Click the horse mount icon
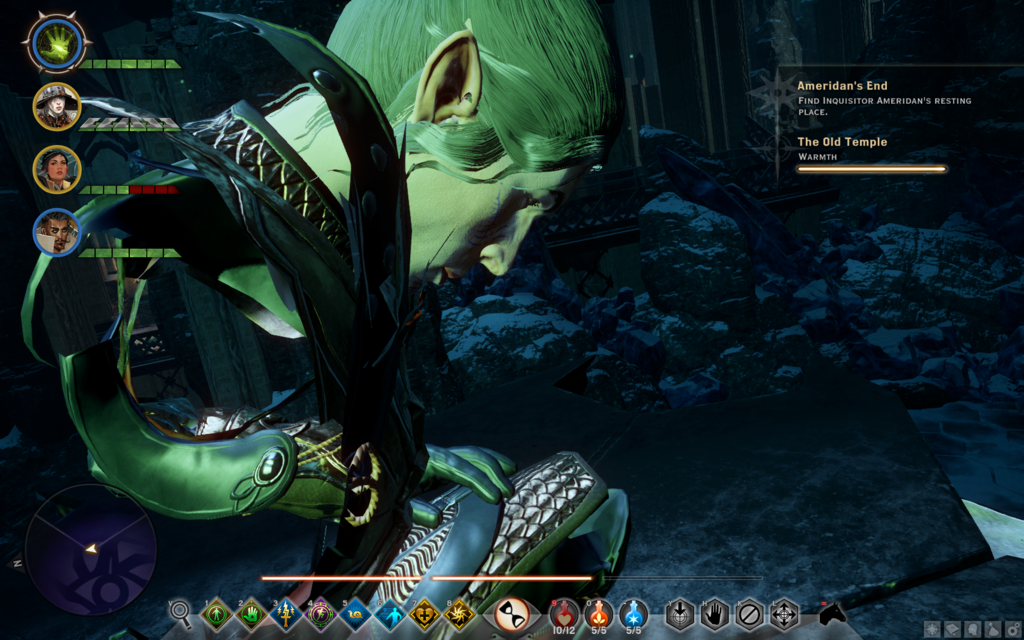1024x640 pixels. pos(832,611)
